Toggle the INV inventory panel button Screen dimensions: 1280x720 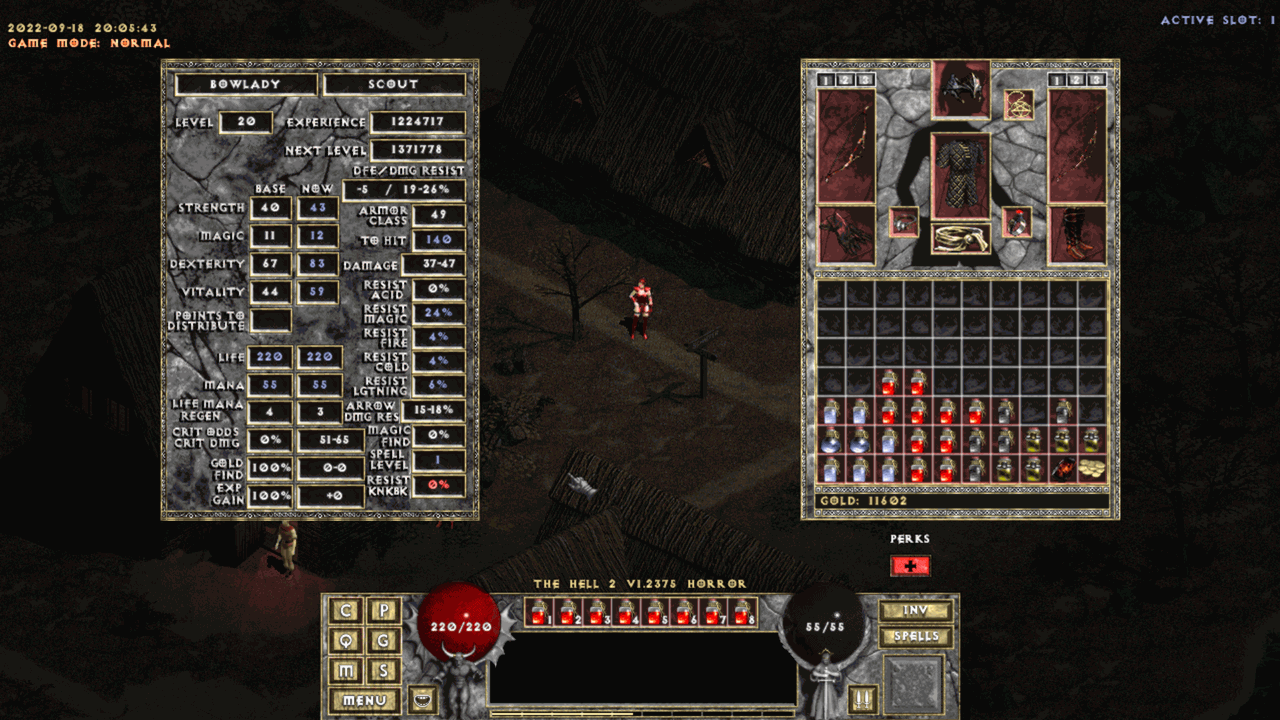coord(915,610)
